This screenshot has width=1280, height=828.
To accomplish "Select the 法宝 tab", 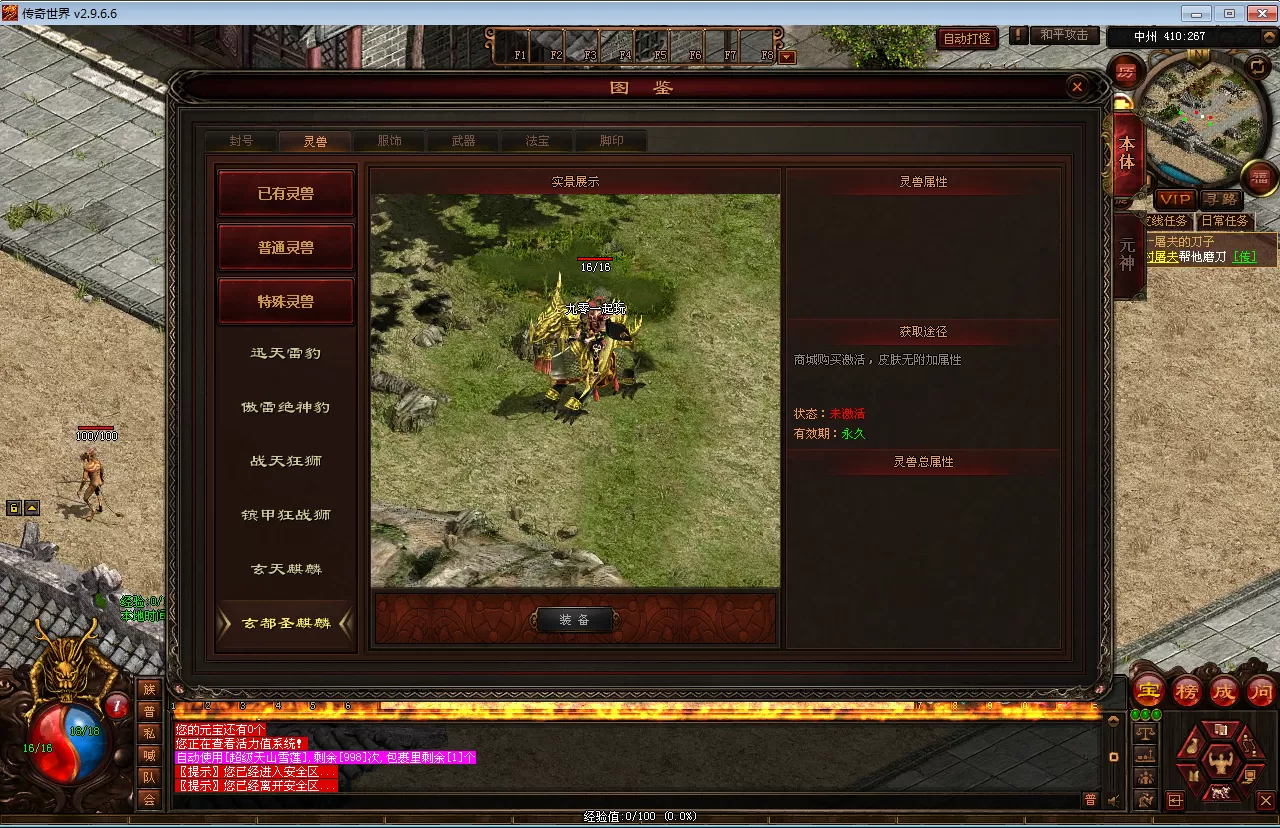I will (537, 141).
